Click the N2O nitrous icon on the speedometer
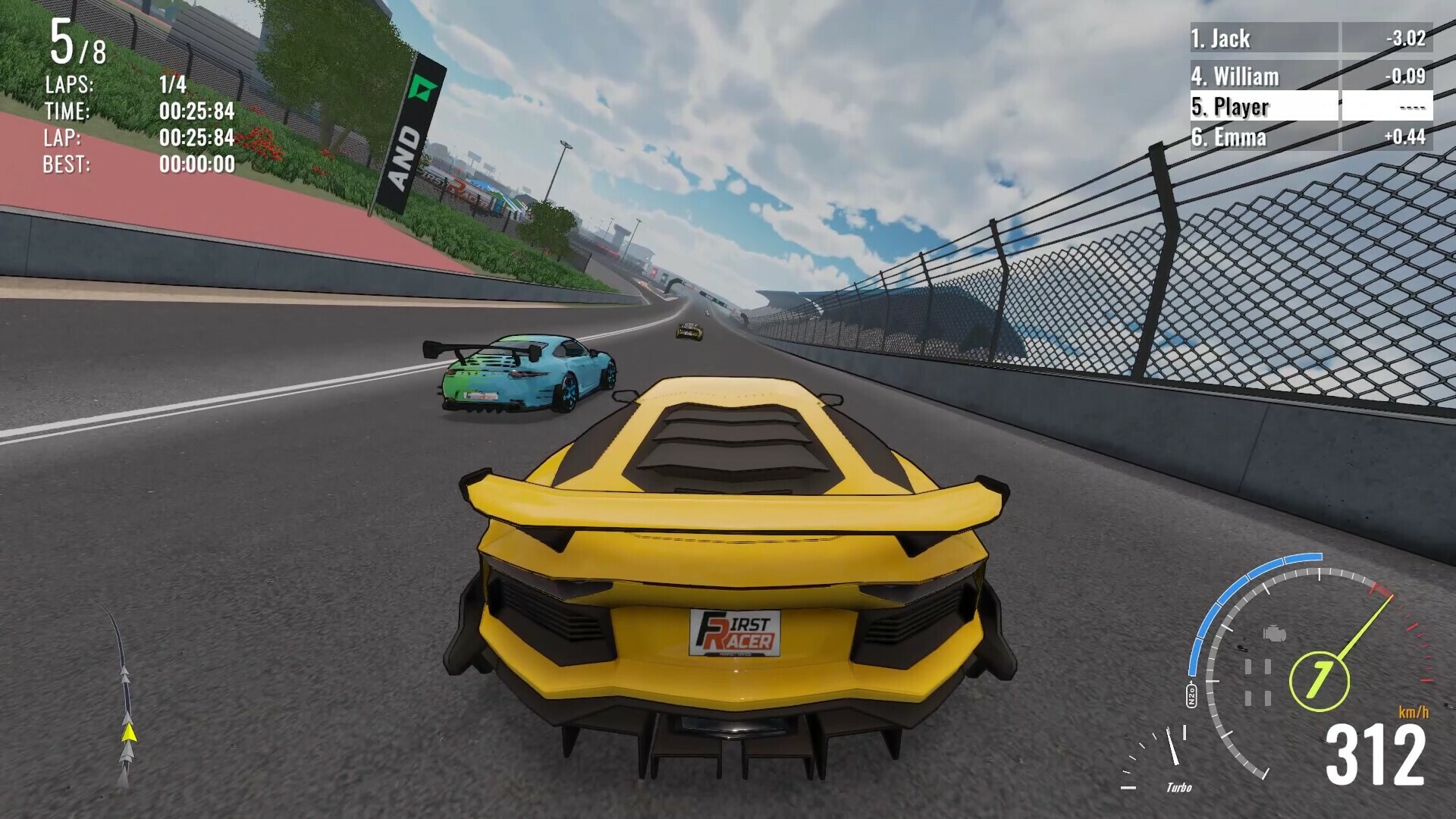 point(1191,694)
